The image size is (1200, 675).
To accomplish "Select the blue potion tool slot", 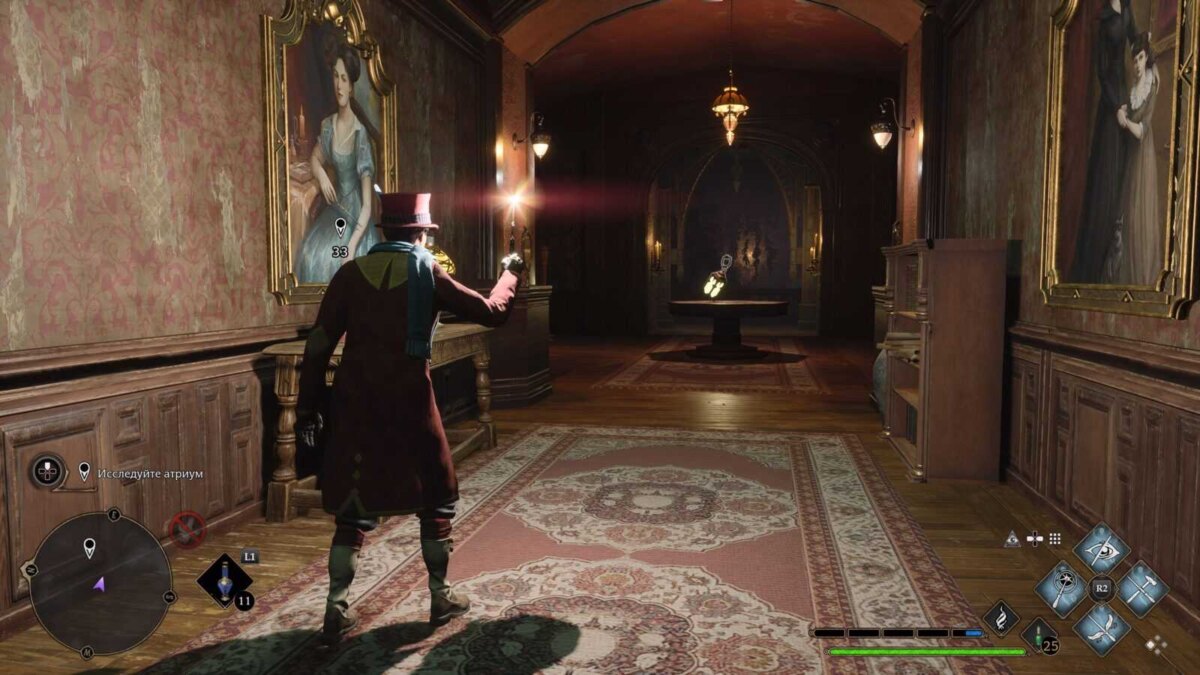I will coord(223,581).
